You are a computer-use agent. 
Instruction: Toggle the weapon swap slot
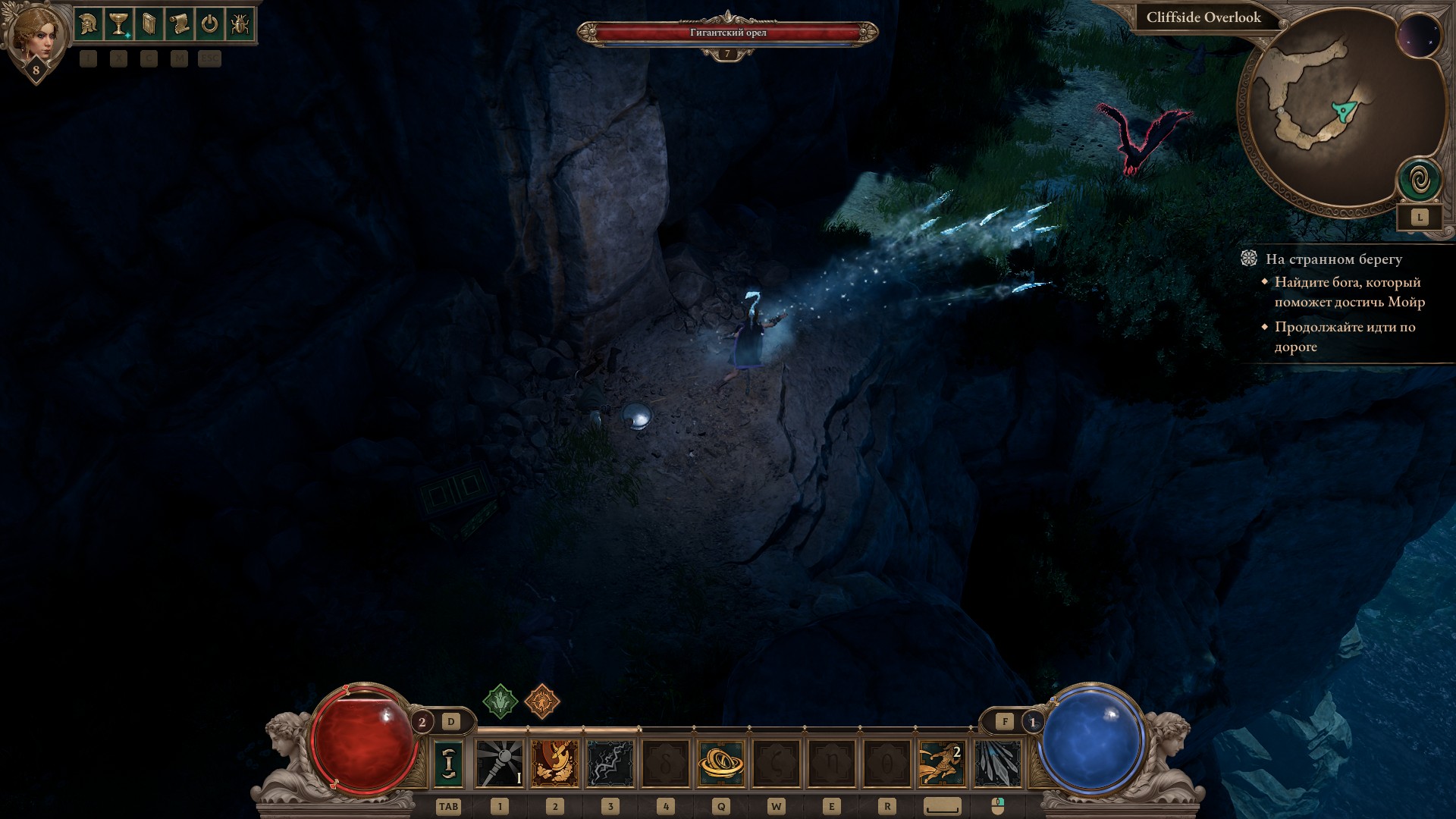click(448, 763)
